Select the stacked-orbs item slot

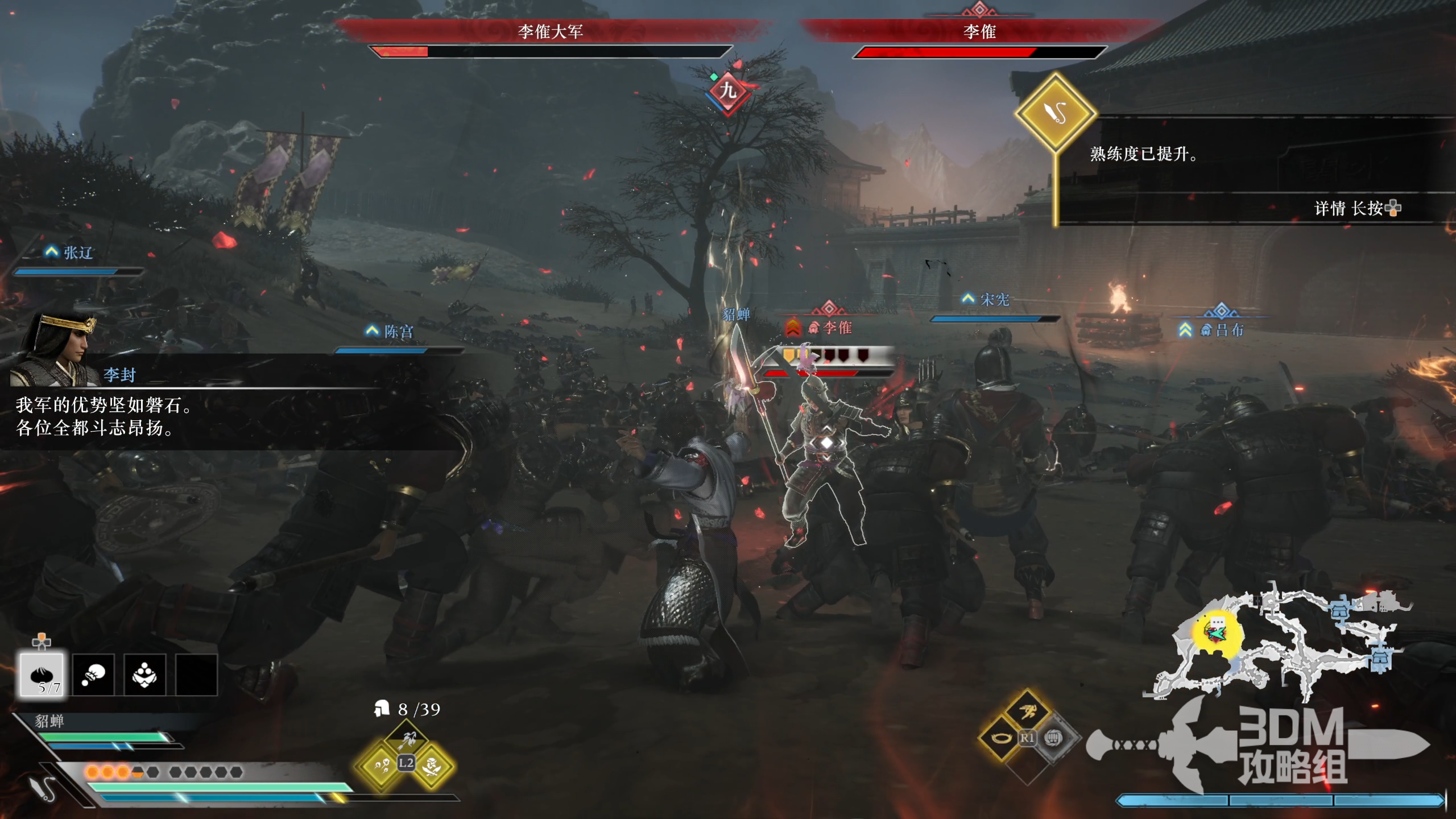tap(144, 675)
